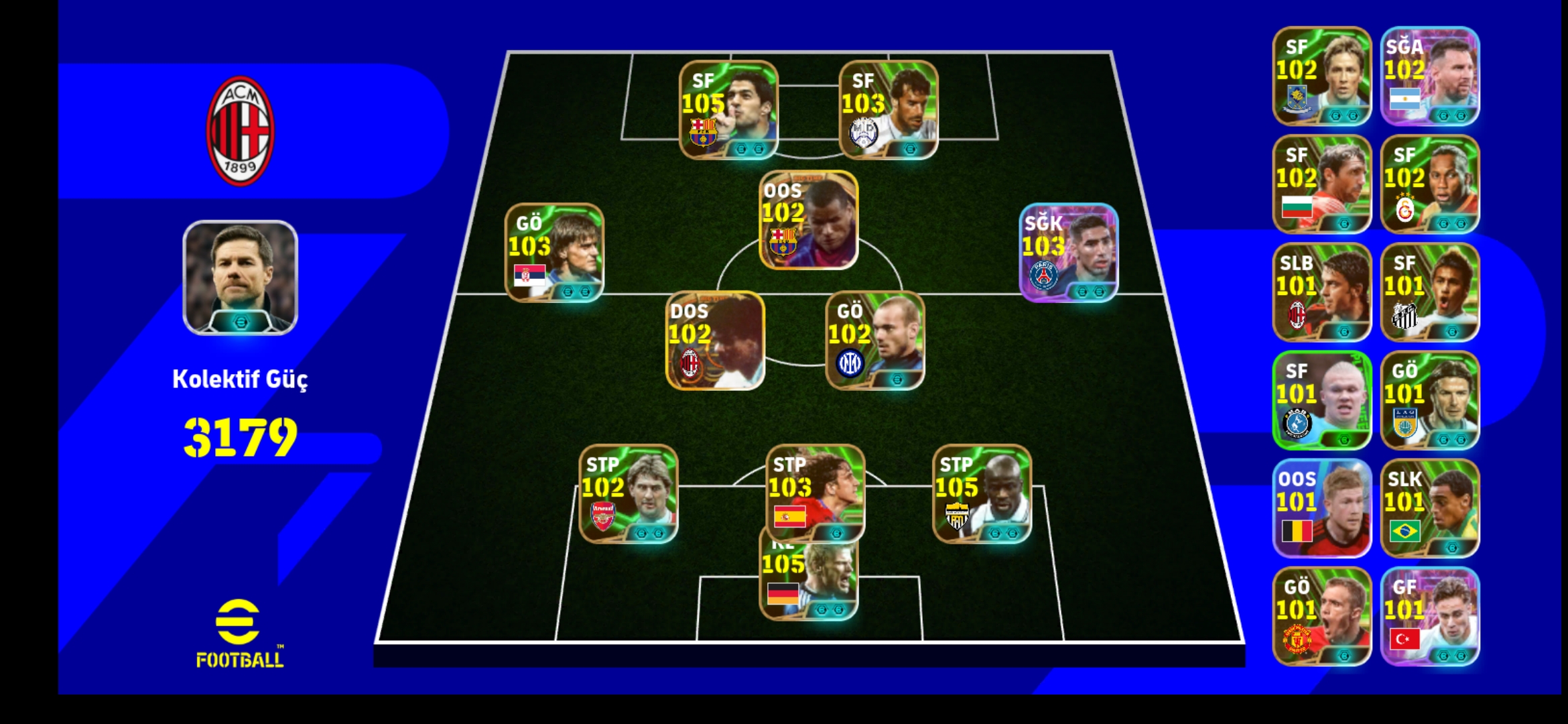Choose the SF 102 Bulgaria flag substitute
This screenshot has width=1568, height=724.
(1322, 184)
